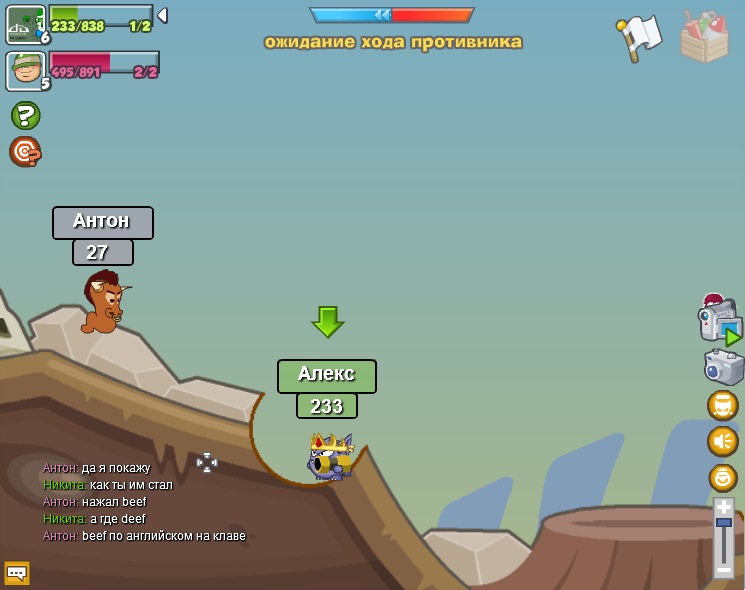Click the orange masked-face round button

pos(722,405)
